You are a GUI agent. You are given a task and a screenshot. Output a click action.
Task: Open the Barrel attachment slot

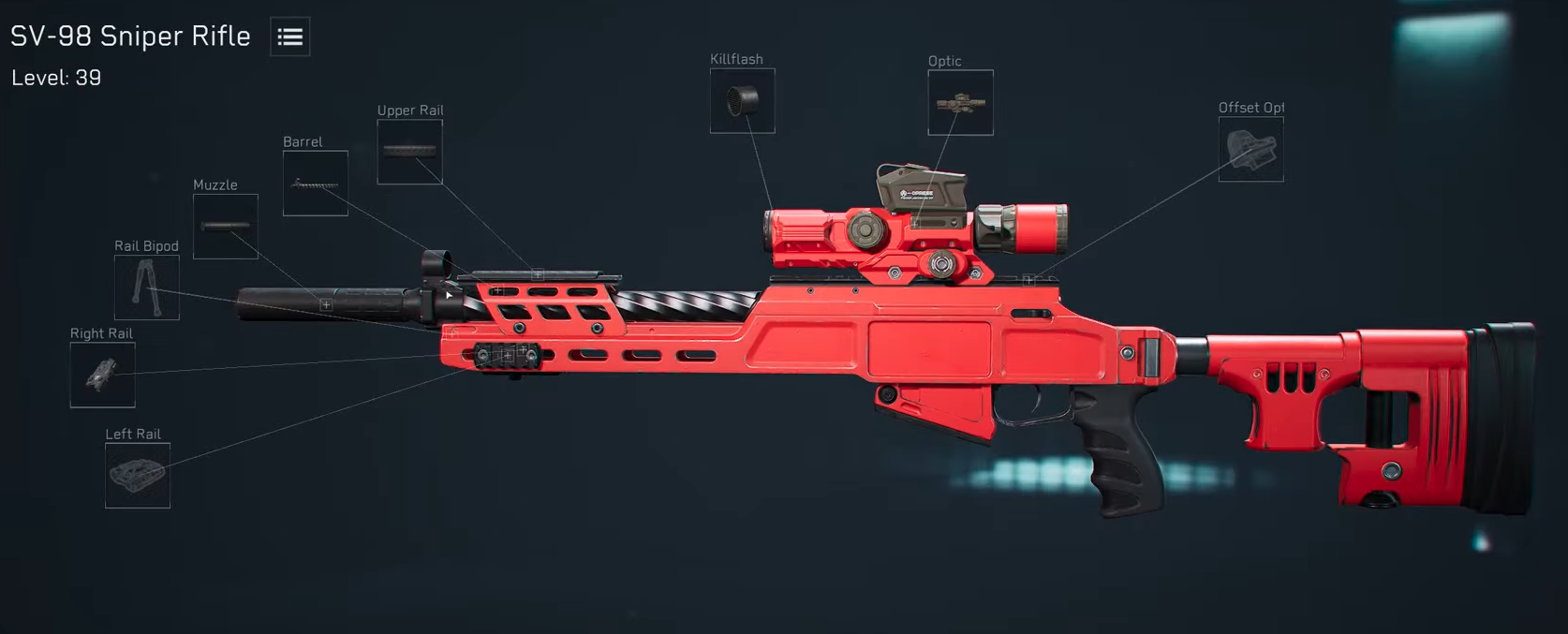[x=316, y=184]
